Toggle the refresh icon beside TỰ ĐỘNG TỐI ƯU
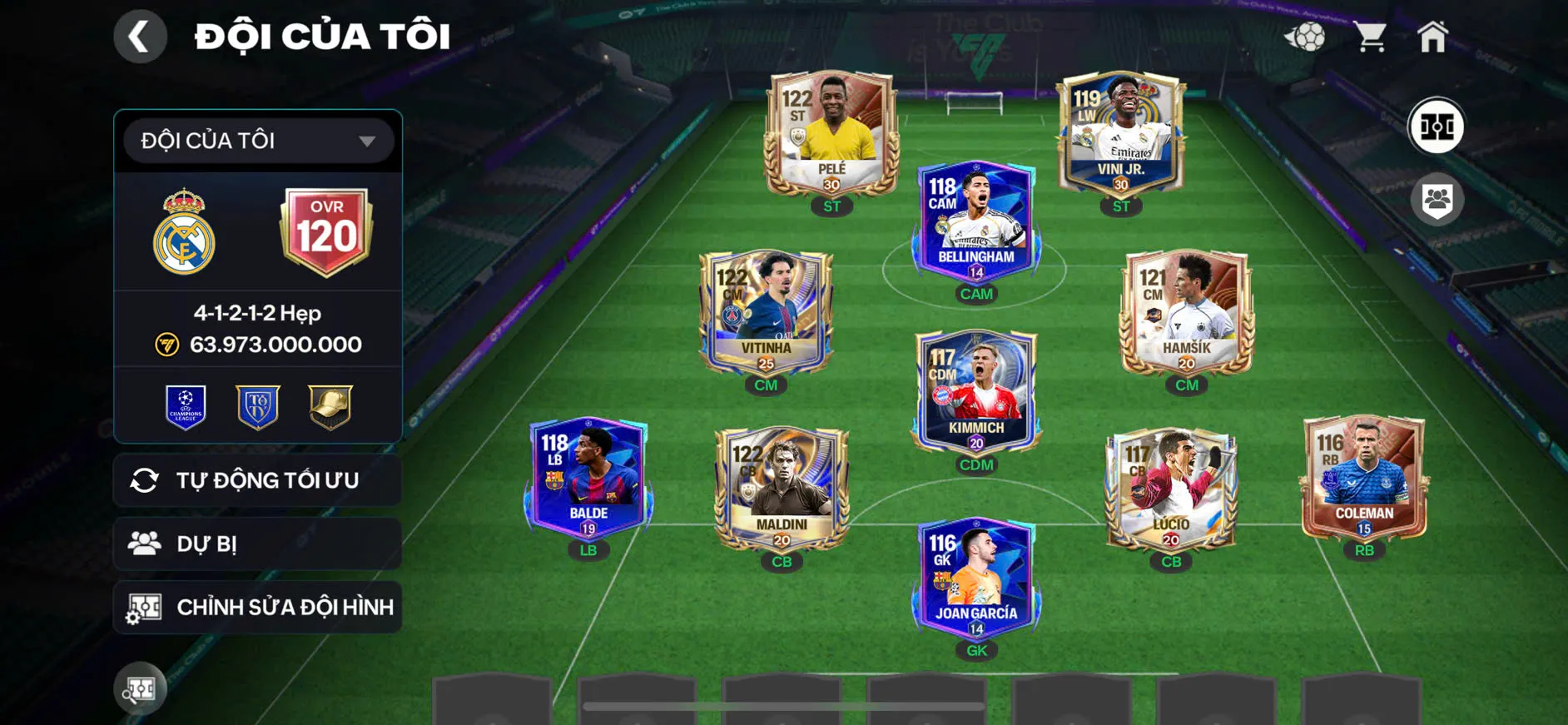The image size is (1568, 725). 147,479
